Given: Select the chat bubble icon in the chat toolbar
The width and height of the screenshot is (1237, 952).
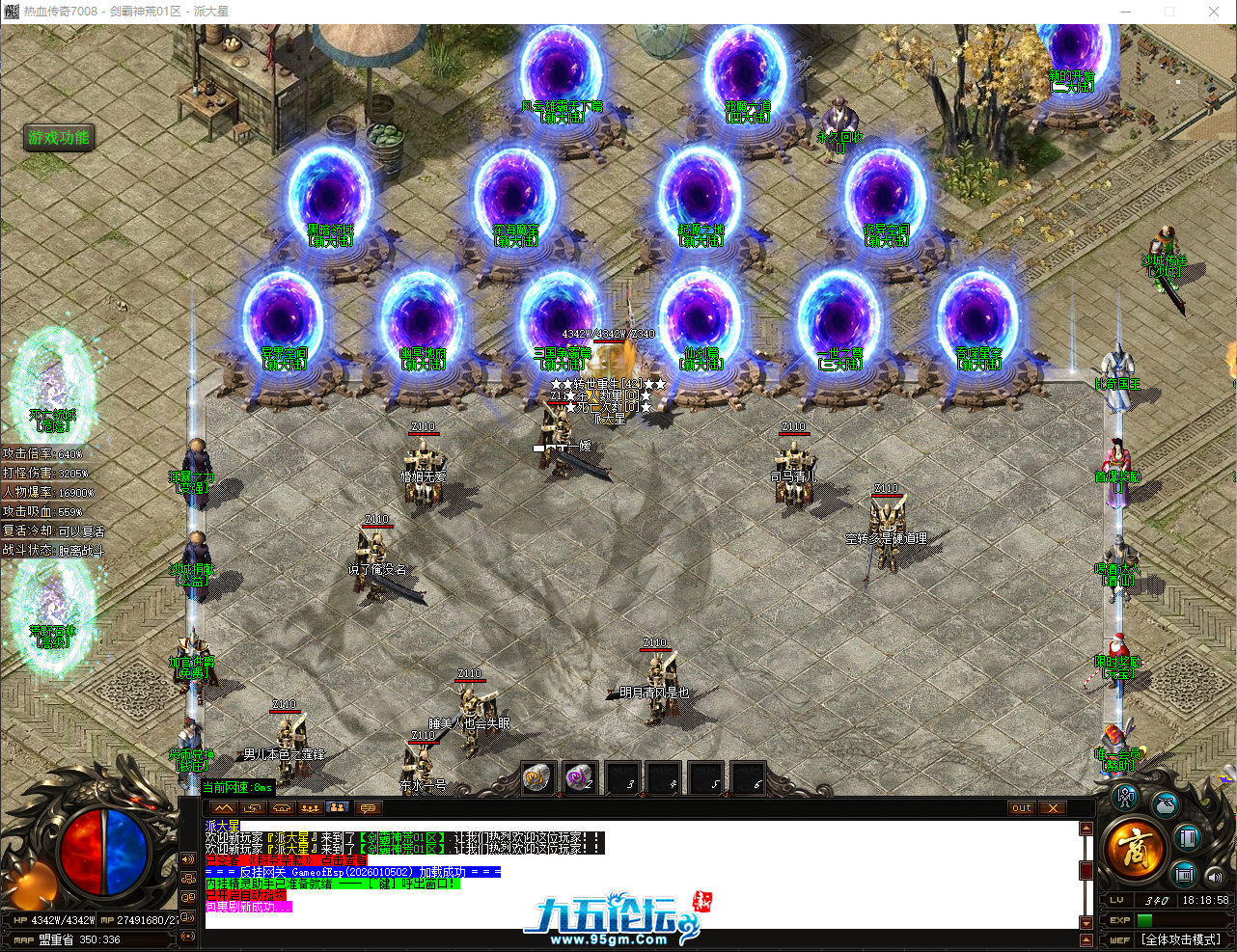Looking at the screenshot, I should [x=368, y=808].
